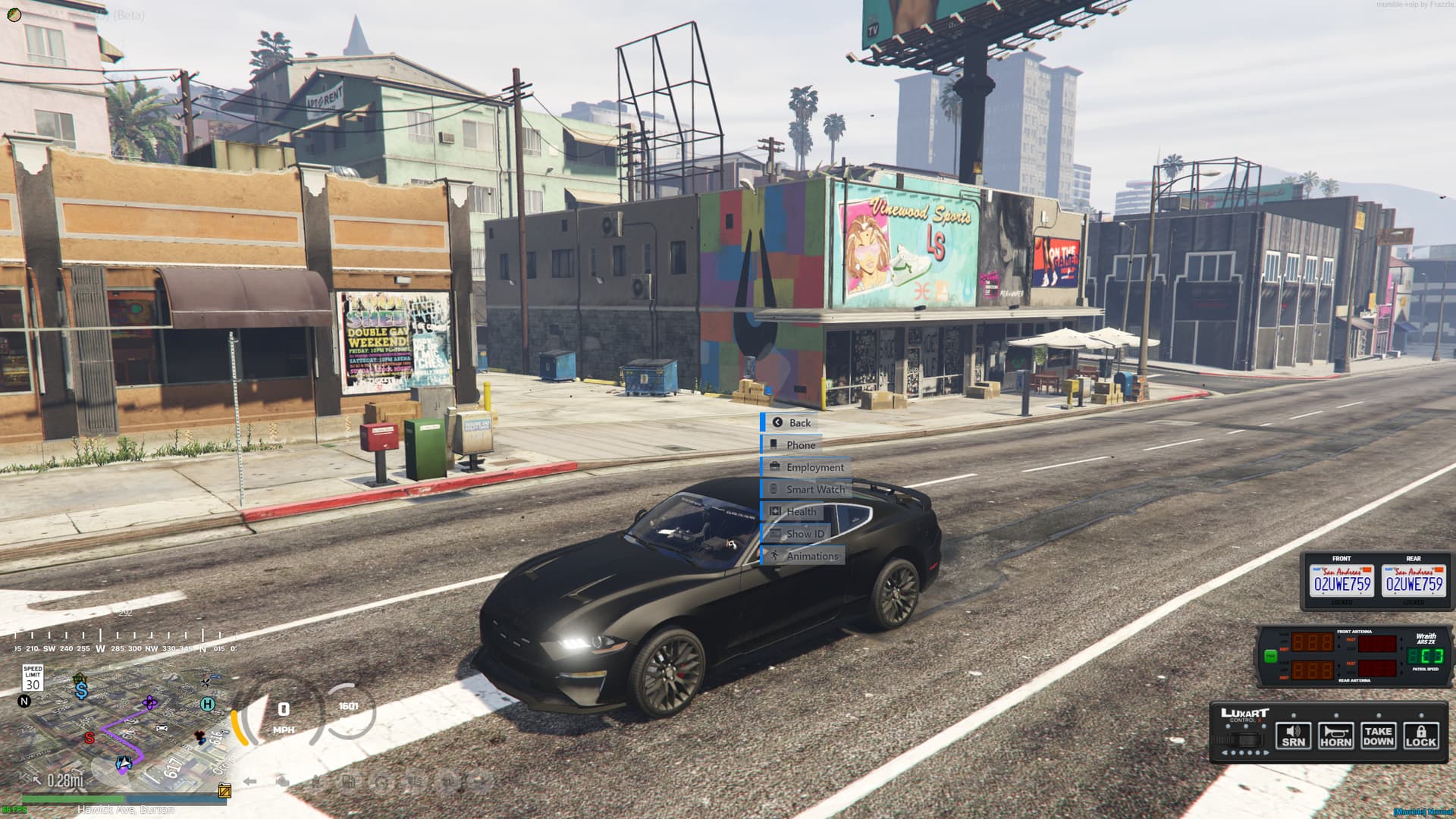Select the red S marker on minimap
This screenshot has height=819, width=1456.
(89, 738)
